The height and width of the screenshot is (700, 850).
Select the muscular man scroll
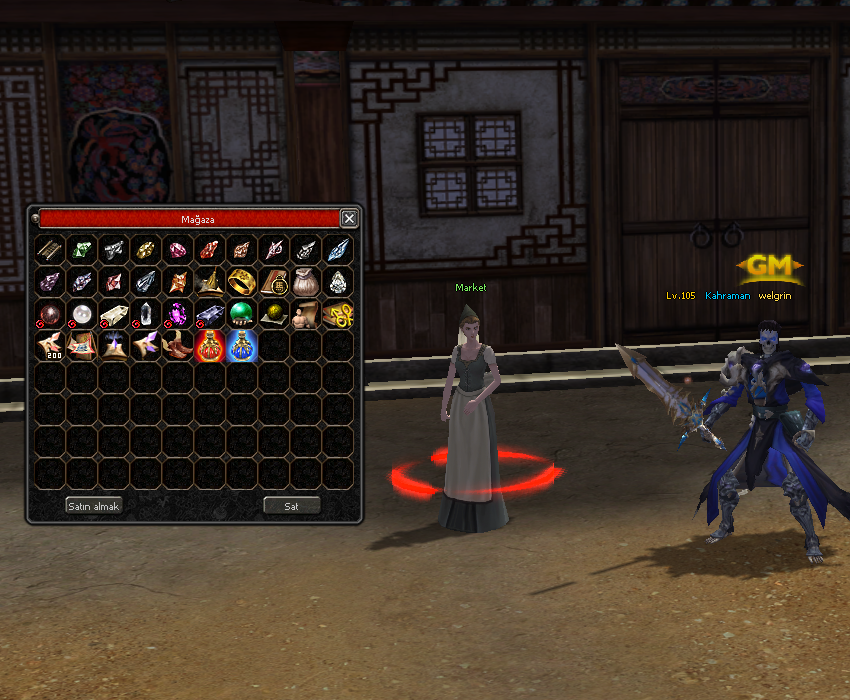tap(305, 314)
